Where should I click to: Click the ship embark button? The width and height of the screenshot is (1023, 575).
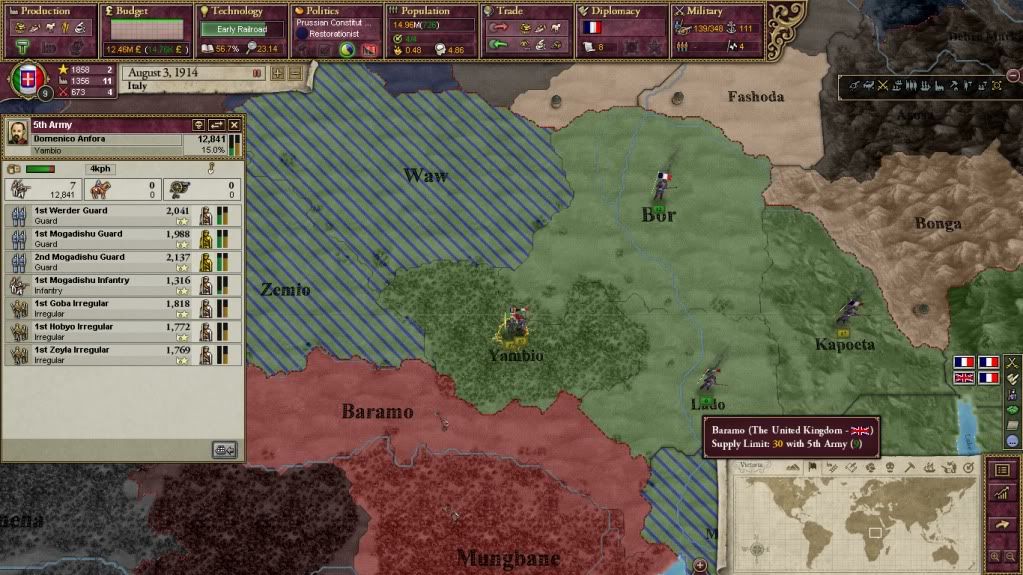226,450
